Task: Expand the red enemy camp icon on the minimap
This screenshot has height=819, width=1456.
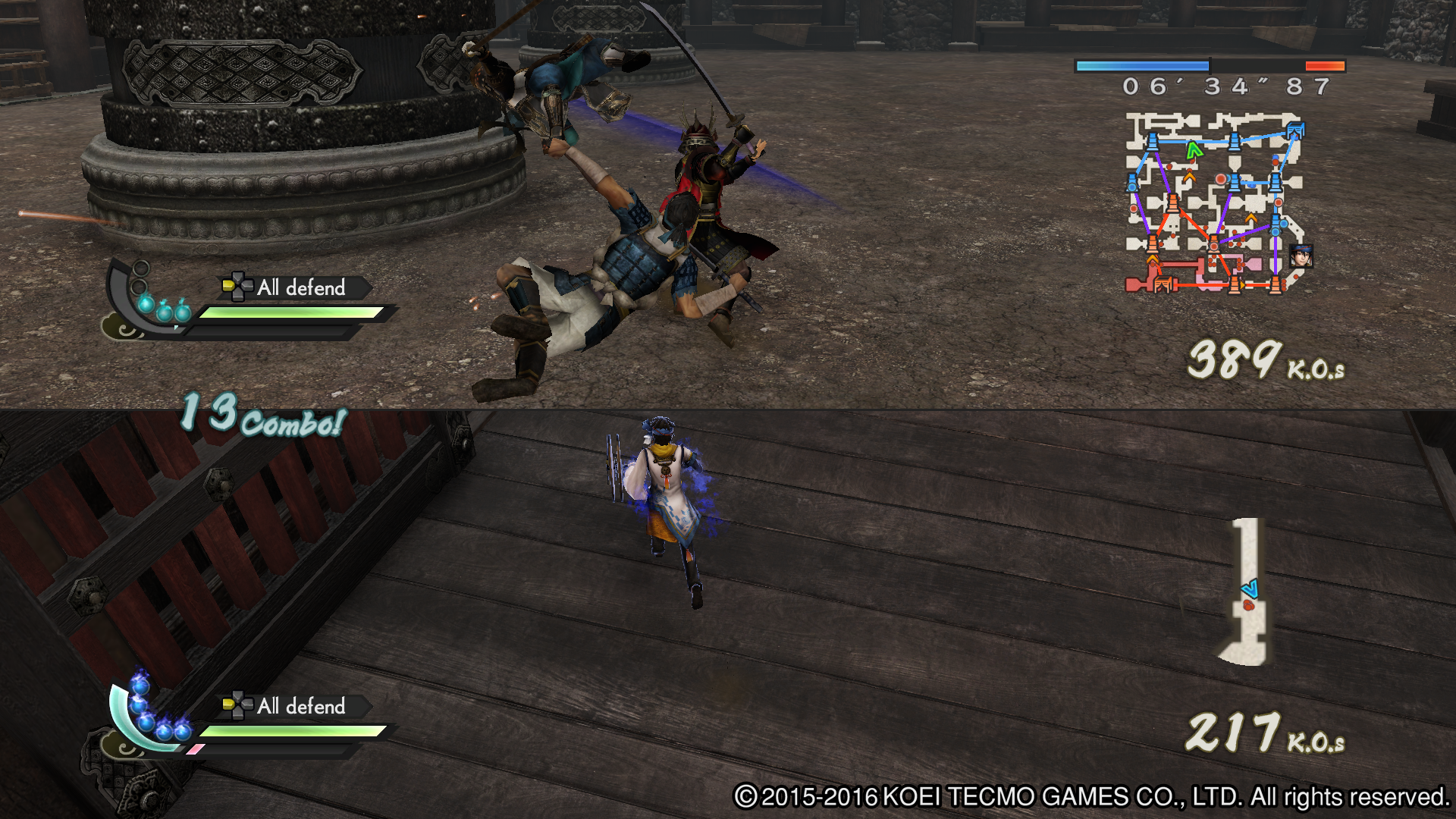Action: point(1163,285)
